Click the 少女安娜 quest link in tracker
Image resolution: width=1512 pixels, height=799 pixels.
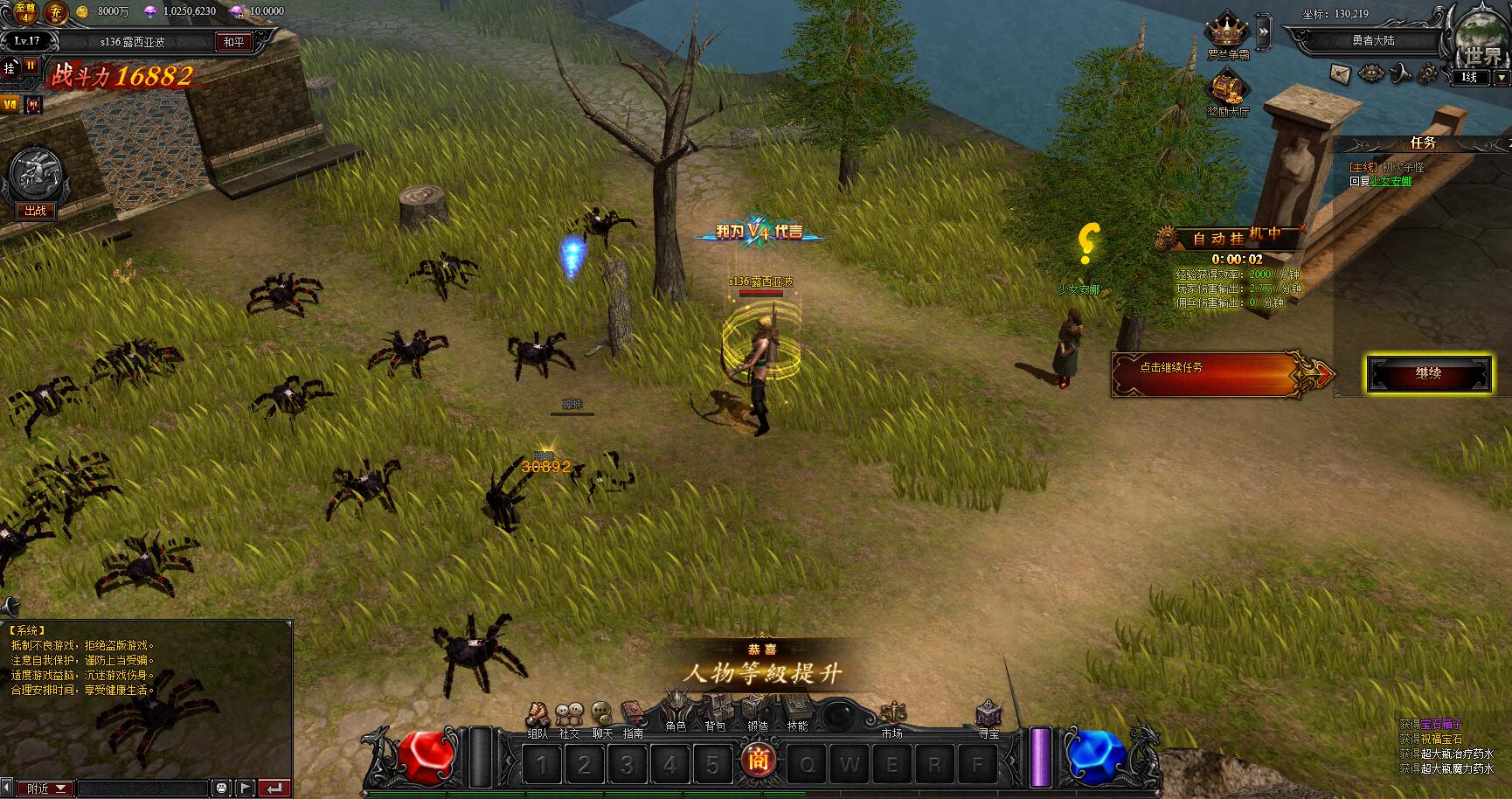1391,181
